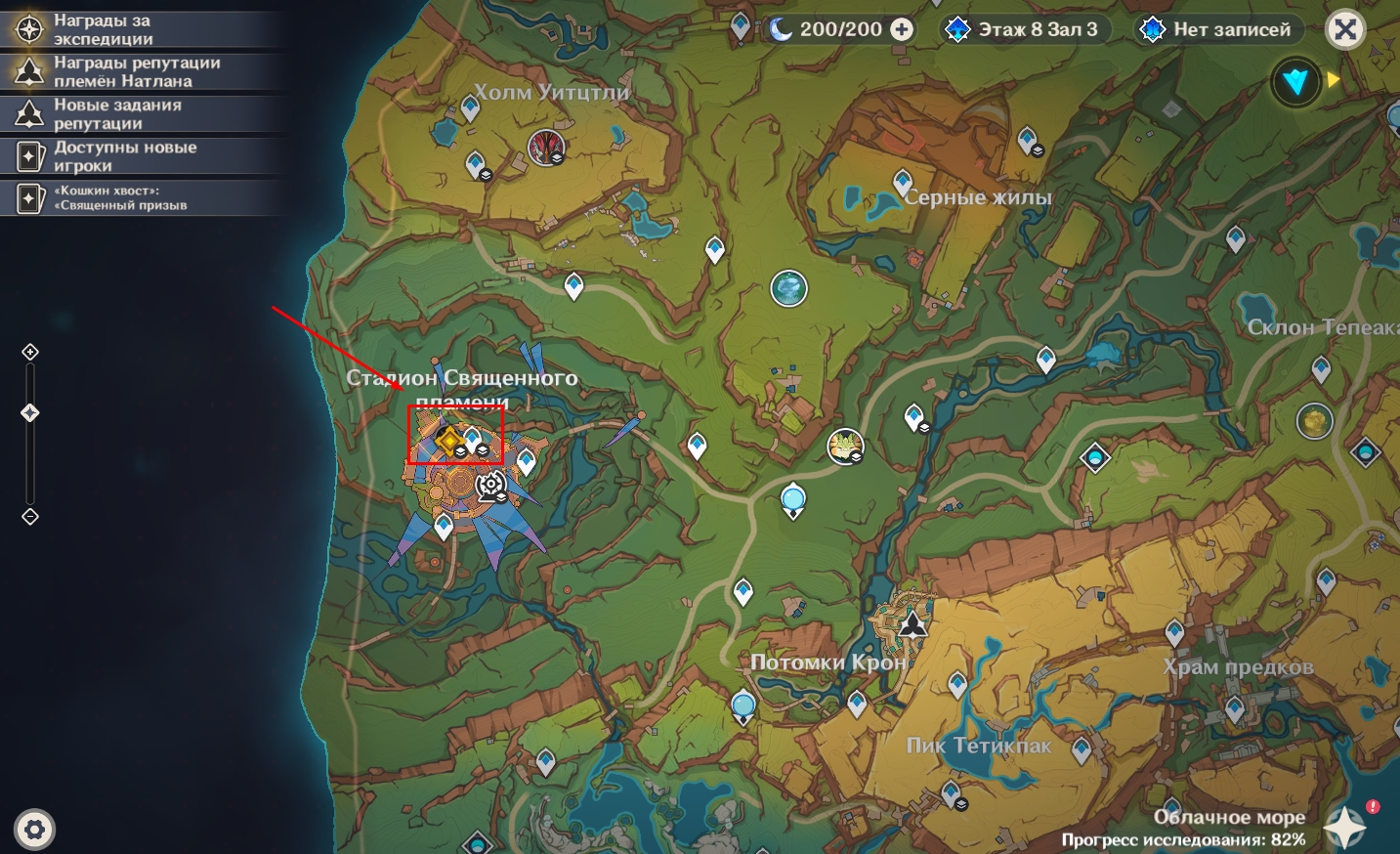Add resin with the plus button
Image resolution: width=1400 pixels, height=854 pixels.
(902, 30)
